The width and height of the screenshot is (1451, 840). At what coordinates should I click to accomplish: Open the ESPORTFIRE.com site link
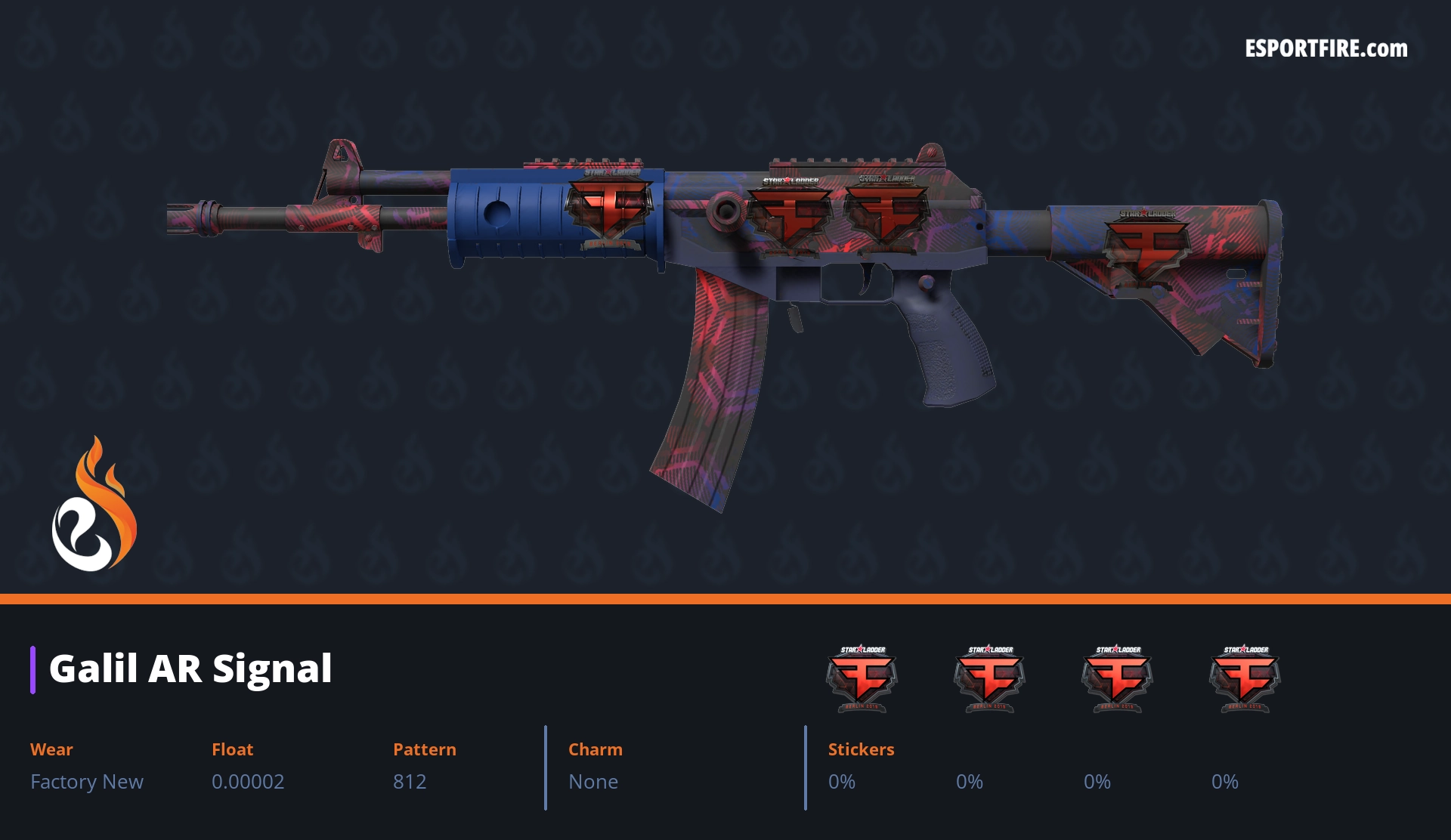point(1326,49)
